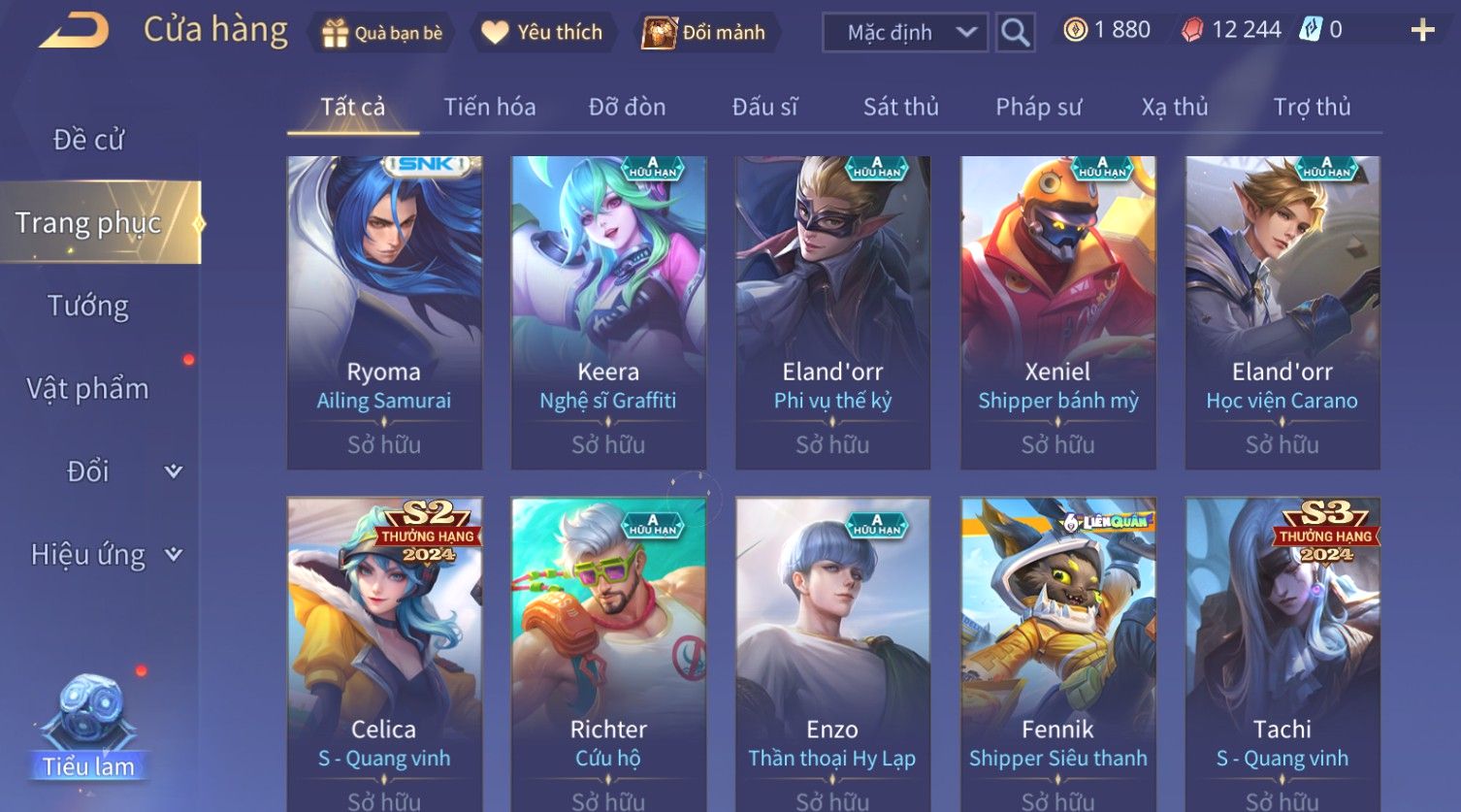Select the Trợ thủ tab
This screenshot has width=1461, height=812.
[x=1312, y=107]
